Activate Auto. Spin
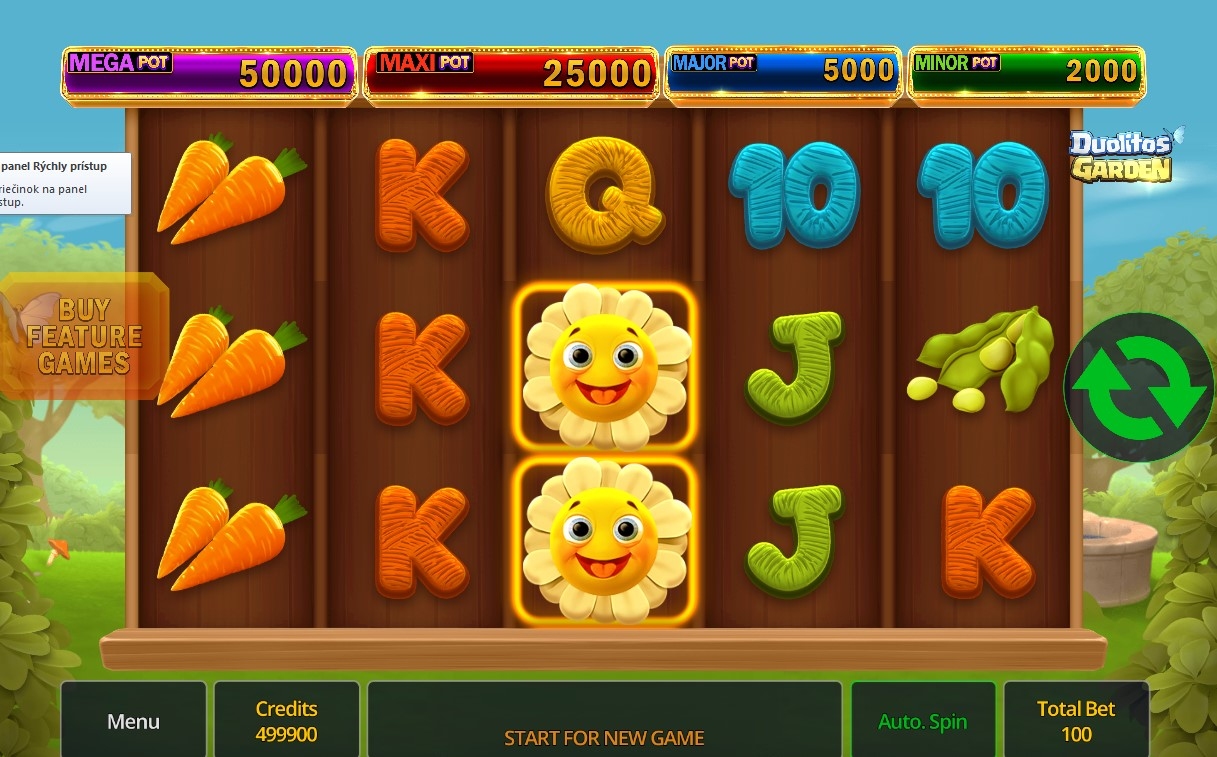 (x=922, y=721)
